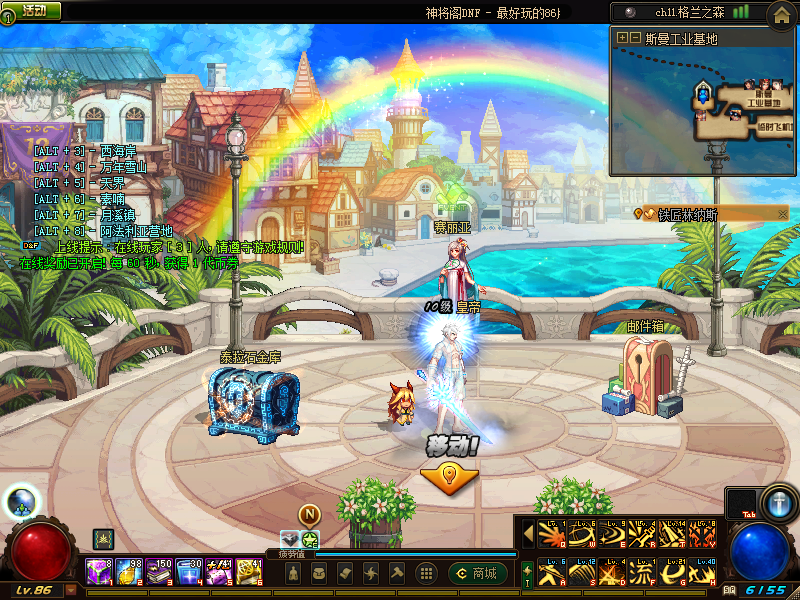Zoom in the minimap with plus button
Screen dimensions: 800x600
622,38
